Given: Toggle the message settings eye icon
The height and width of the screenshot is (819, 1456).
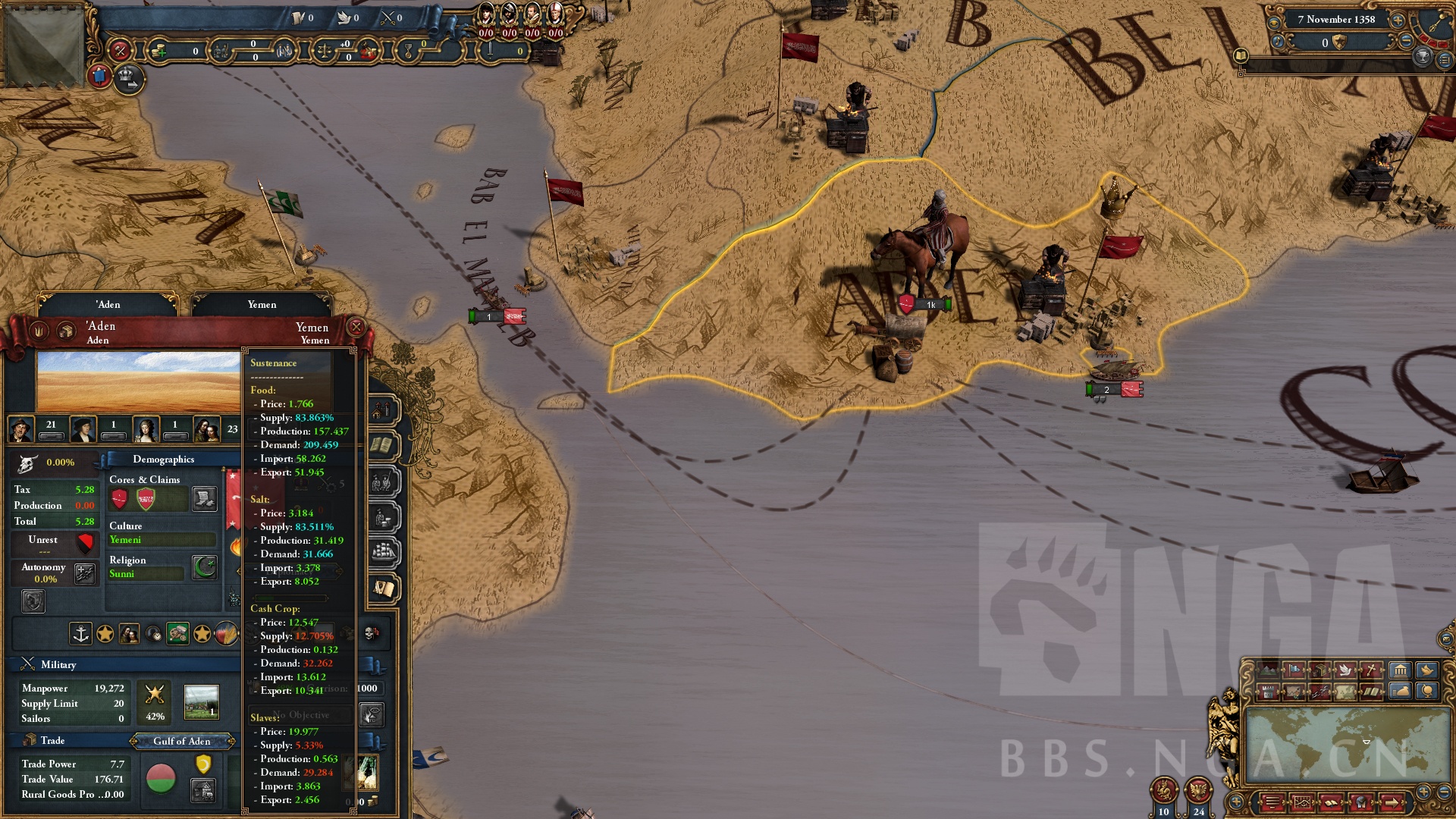Looking at the screenshot, I should [x=1274, y=24].
